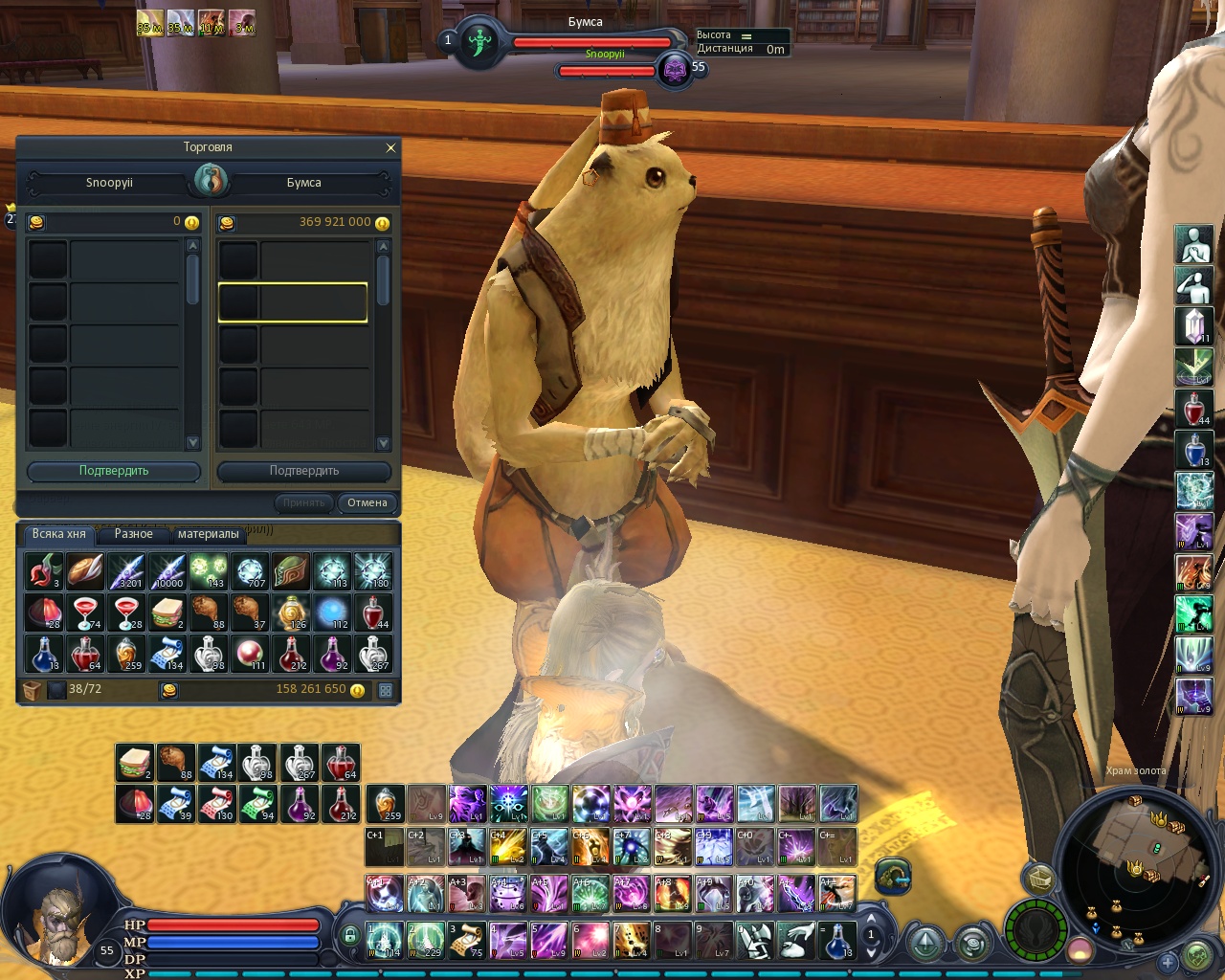Choose the green helmet item in inventory
Image resolution: width=1225 pixels, height=980 pixels.
[x=291, y=571]
